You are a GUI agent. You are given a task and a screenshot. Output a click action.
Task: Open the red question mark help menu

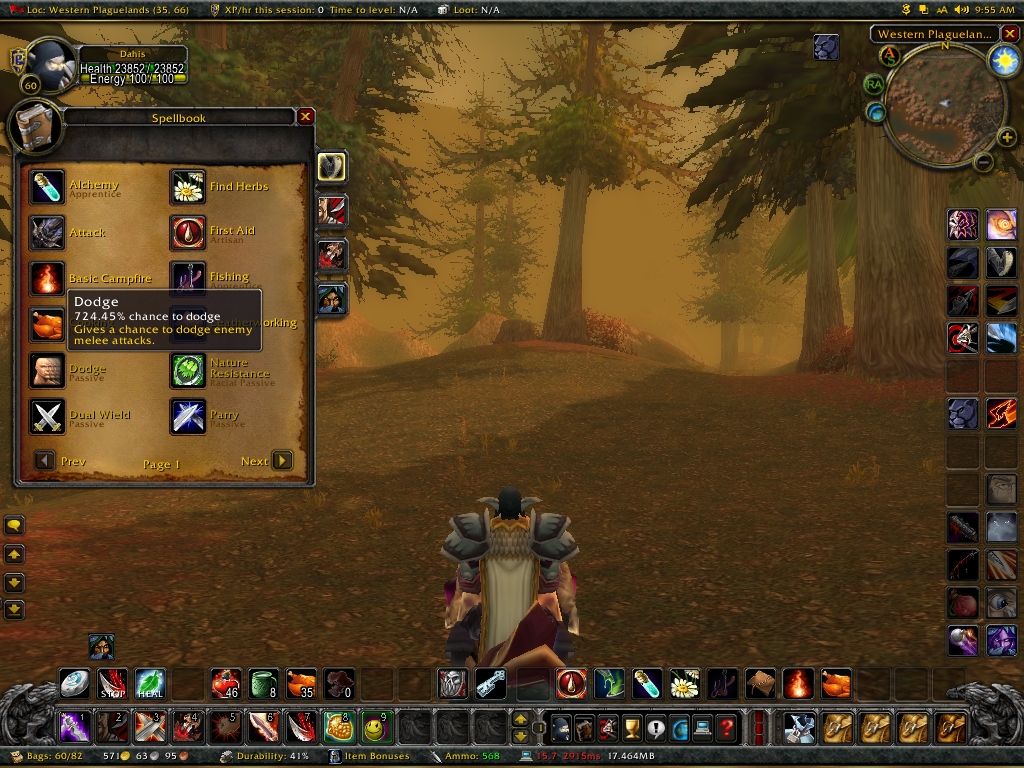[x=728, y=727]
